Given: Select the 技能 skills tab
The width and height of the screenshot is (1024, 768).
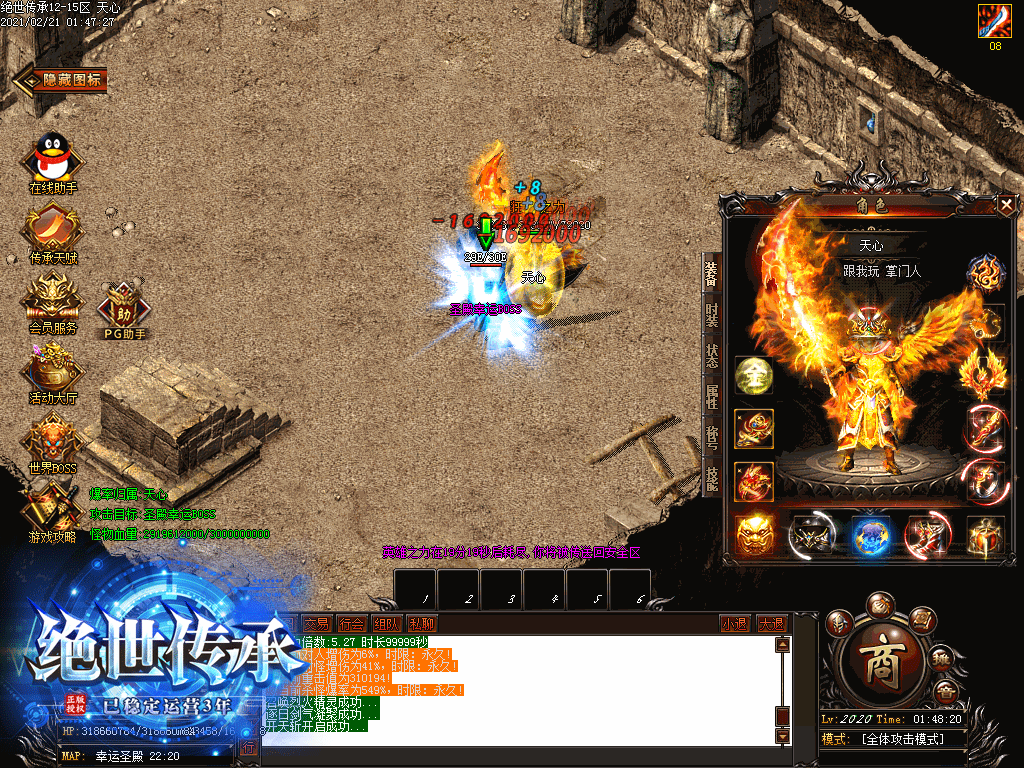Looking at the screenshot, I should pos(711,479).
